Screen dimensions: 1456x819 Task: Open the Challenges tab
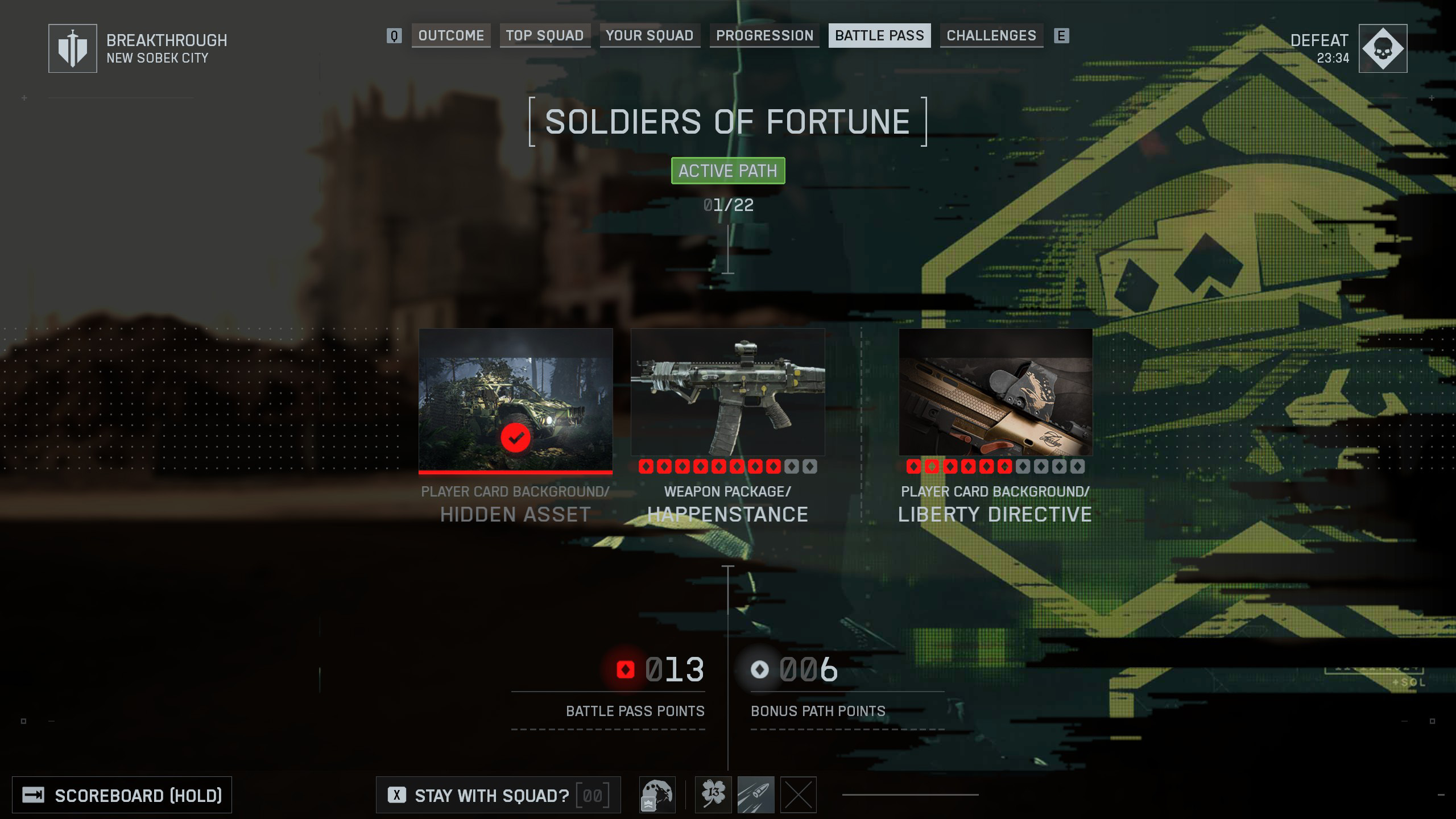point(991,36)
